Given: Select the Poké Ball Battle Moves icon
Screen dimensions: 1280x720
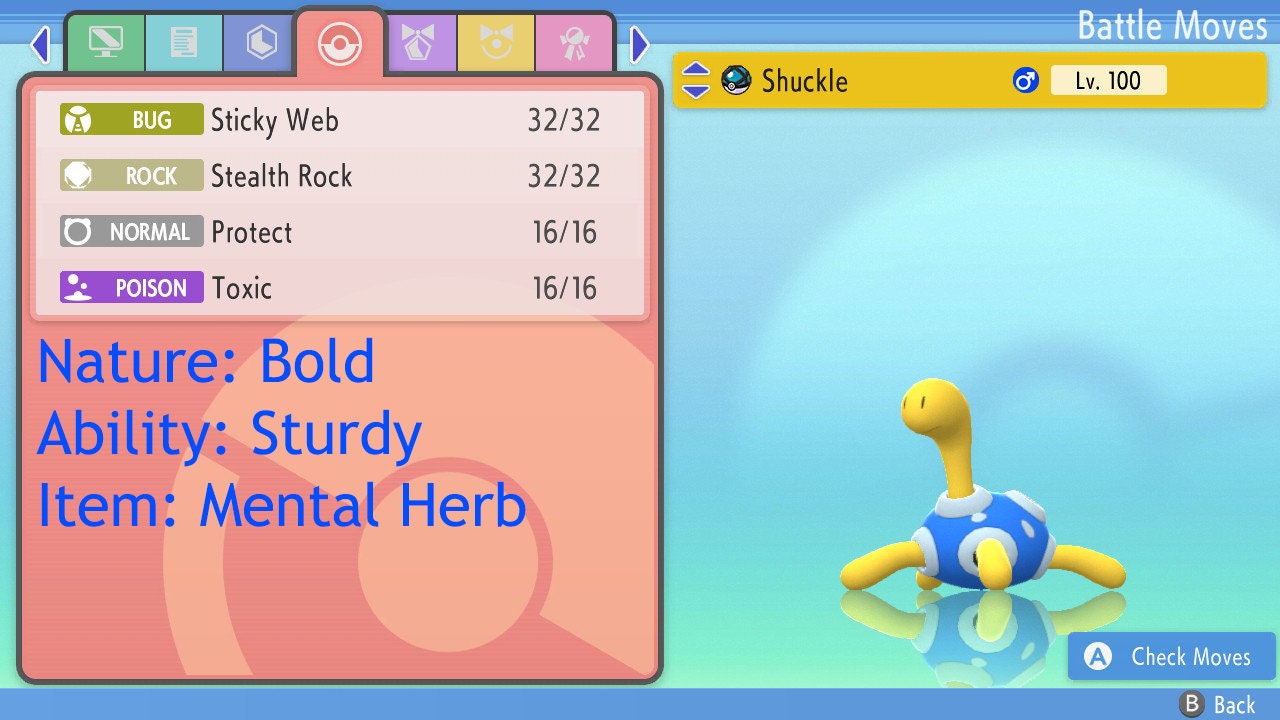Looking at the screenshot, I should point(339,42).
